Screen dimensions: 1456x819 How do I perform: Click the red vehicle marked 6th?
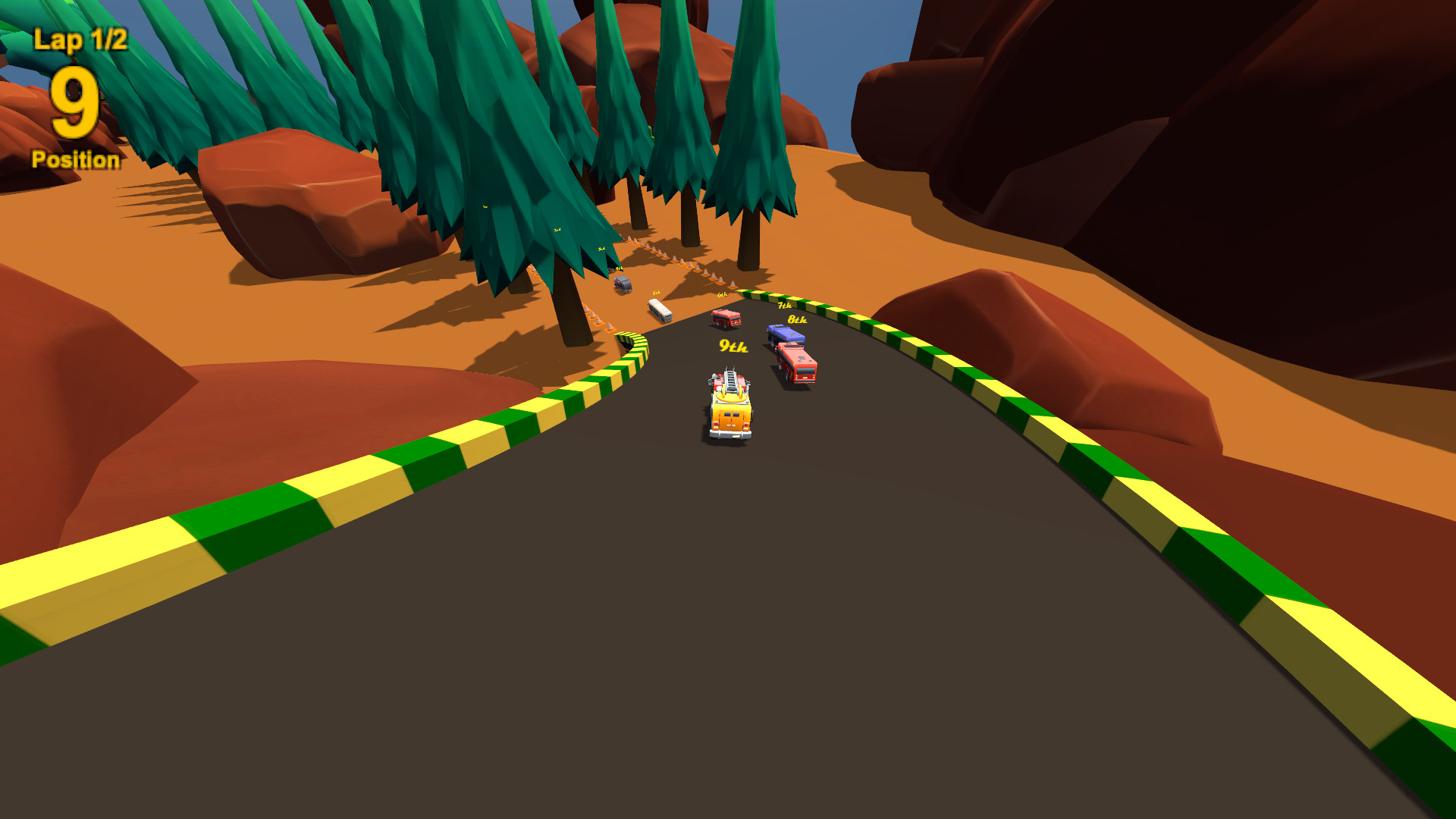pos(725,319)
